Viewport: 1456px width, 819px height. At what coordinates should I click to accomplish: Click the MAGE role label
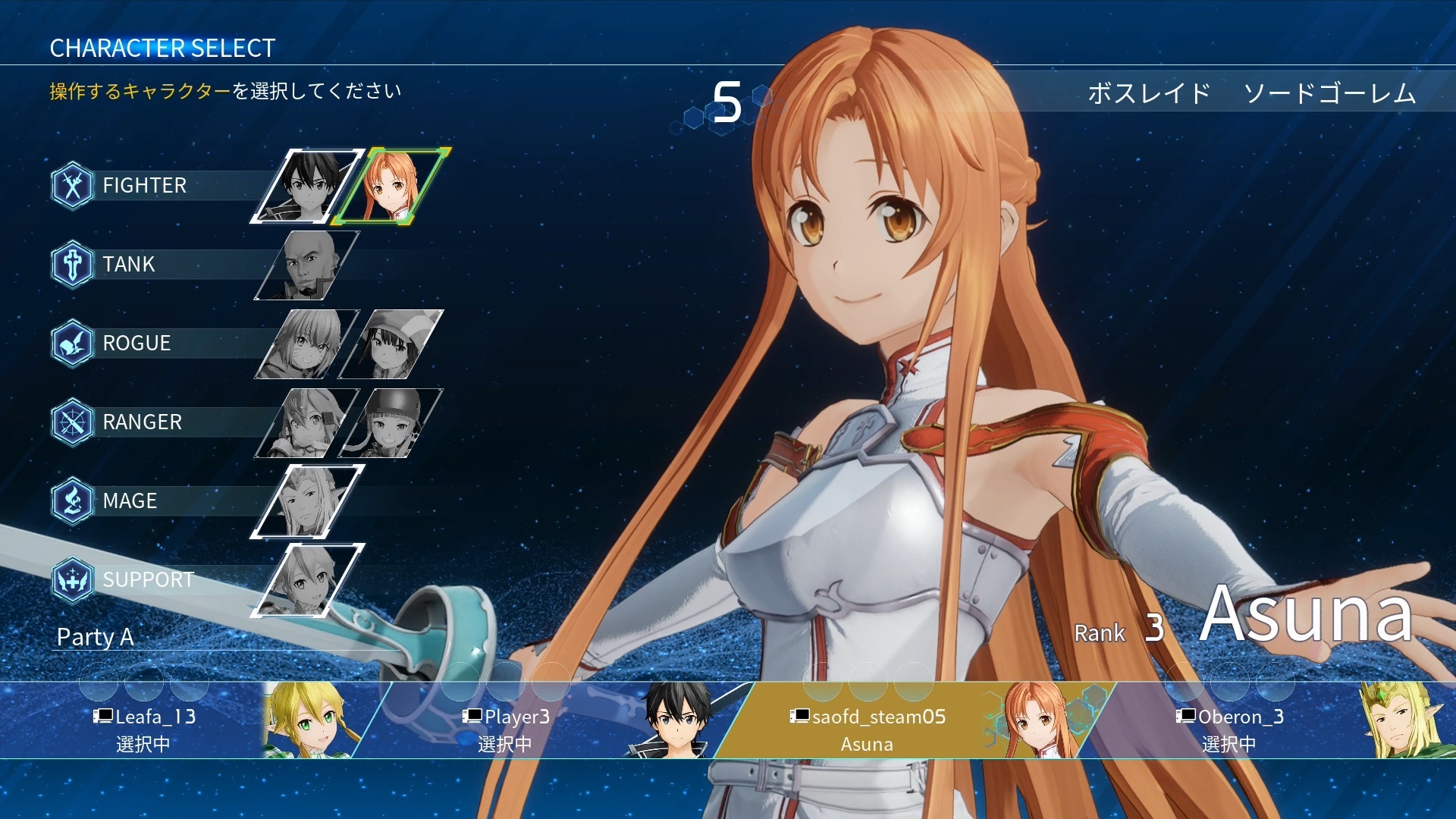pos(130,501)
